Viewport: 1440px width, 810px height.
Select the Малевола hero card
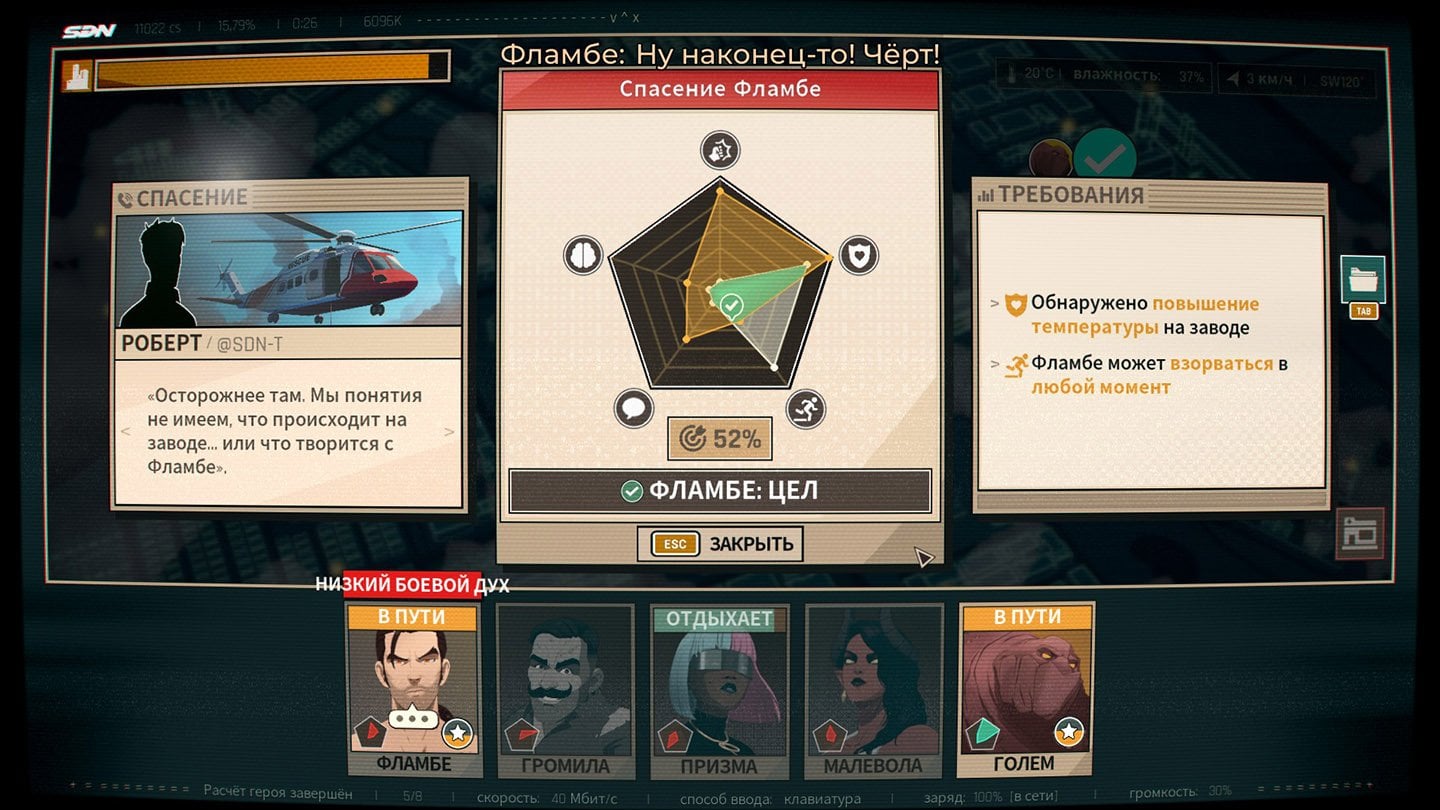pyautogui.click(x=872, y=692)
